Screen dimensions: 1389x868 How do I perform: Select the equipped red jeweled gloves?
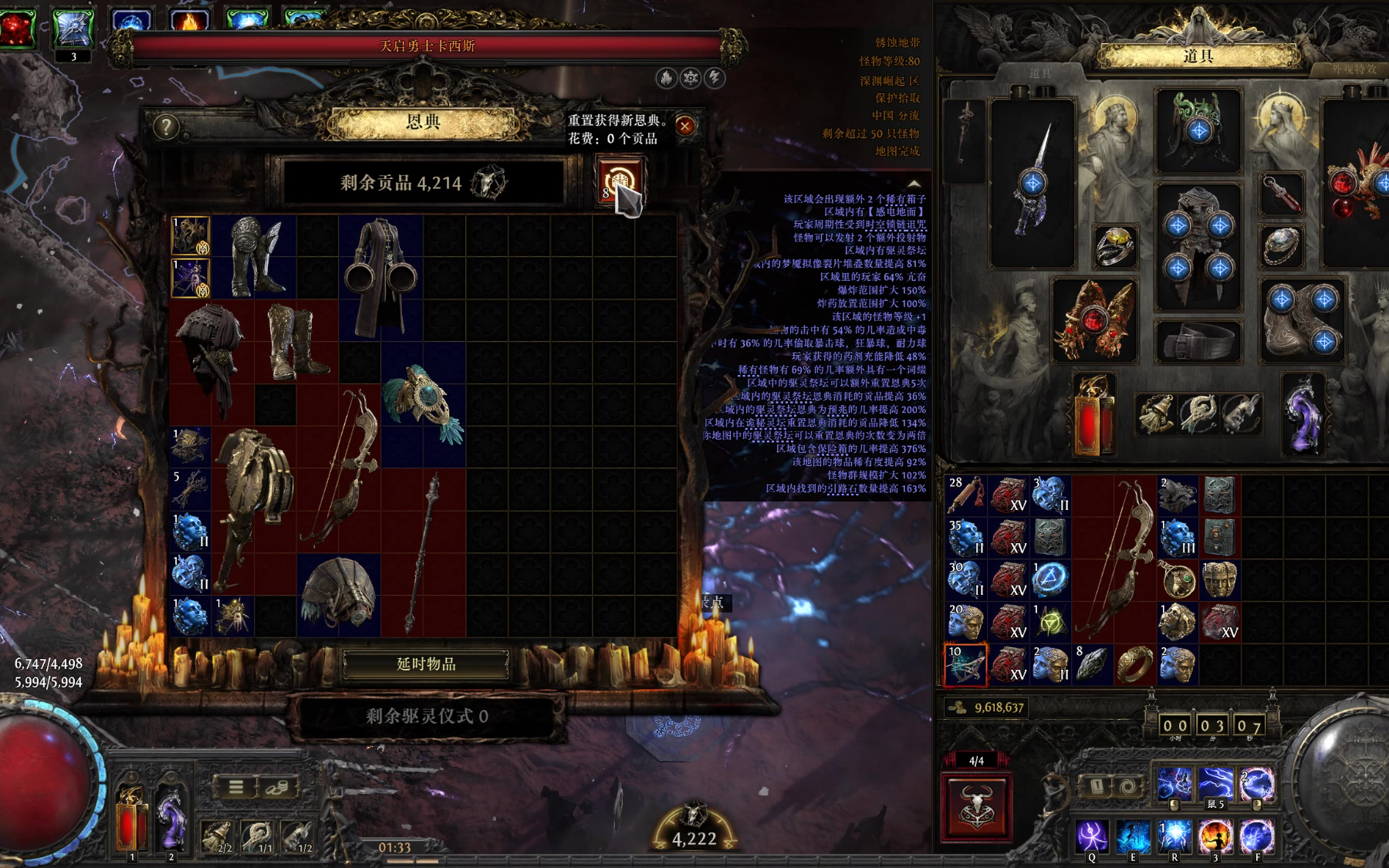[1094, 319]
